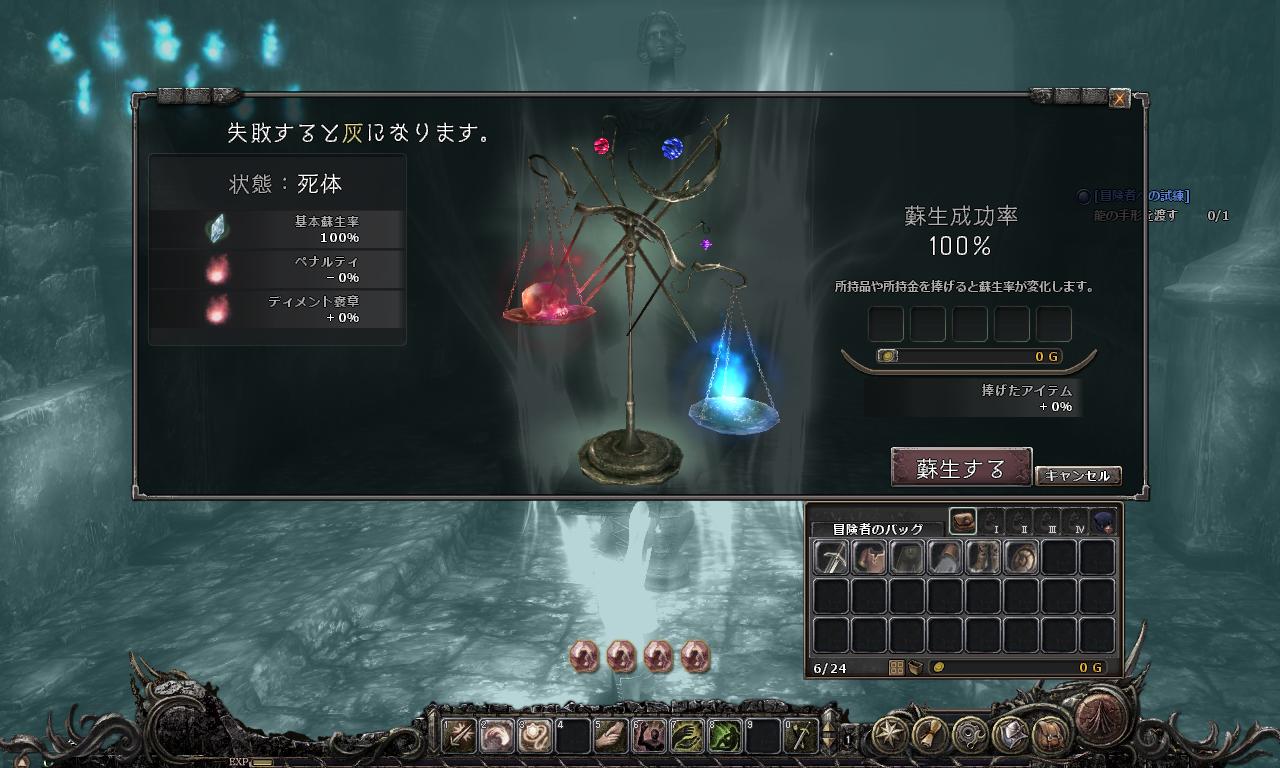Click the blue helmet icon above the inventory
1280x768 pixels.
[x=1104, y=522]
